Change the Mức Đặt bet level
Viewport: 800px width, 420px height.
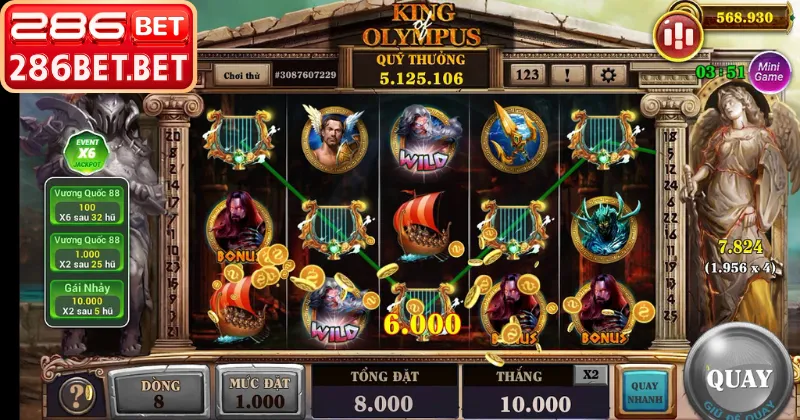(x=257, y=393)
